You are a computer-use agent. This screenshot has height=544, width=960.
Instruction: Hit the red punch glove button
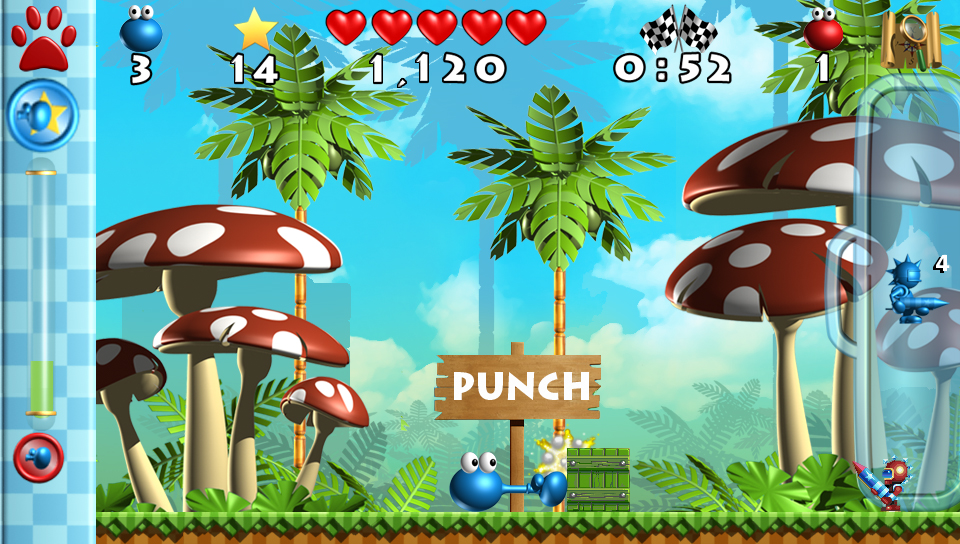39,458
